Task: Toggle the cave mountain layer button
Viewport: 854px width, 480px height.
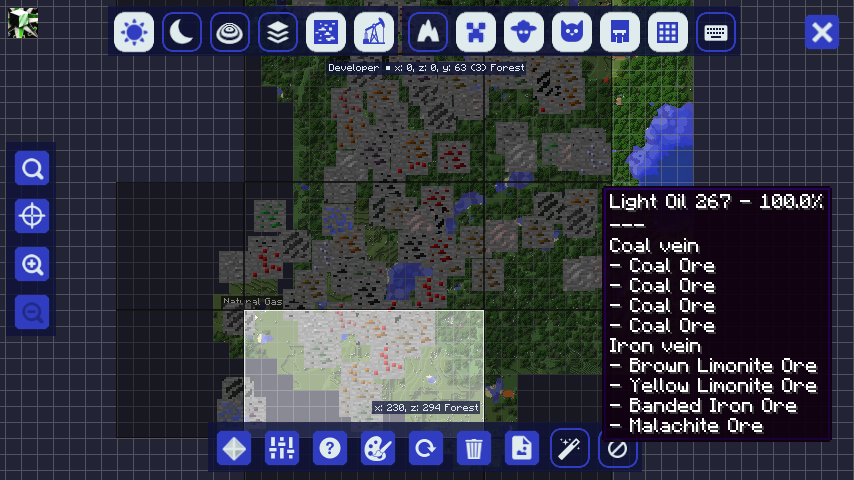Action: tap(428, 33)
